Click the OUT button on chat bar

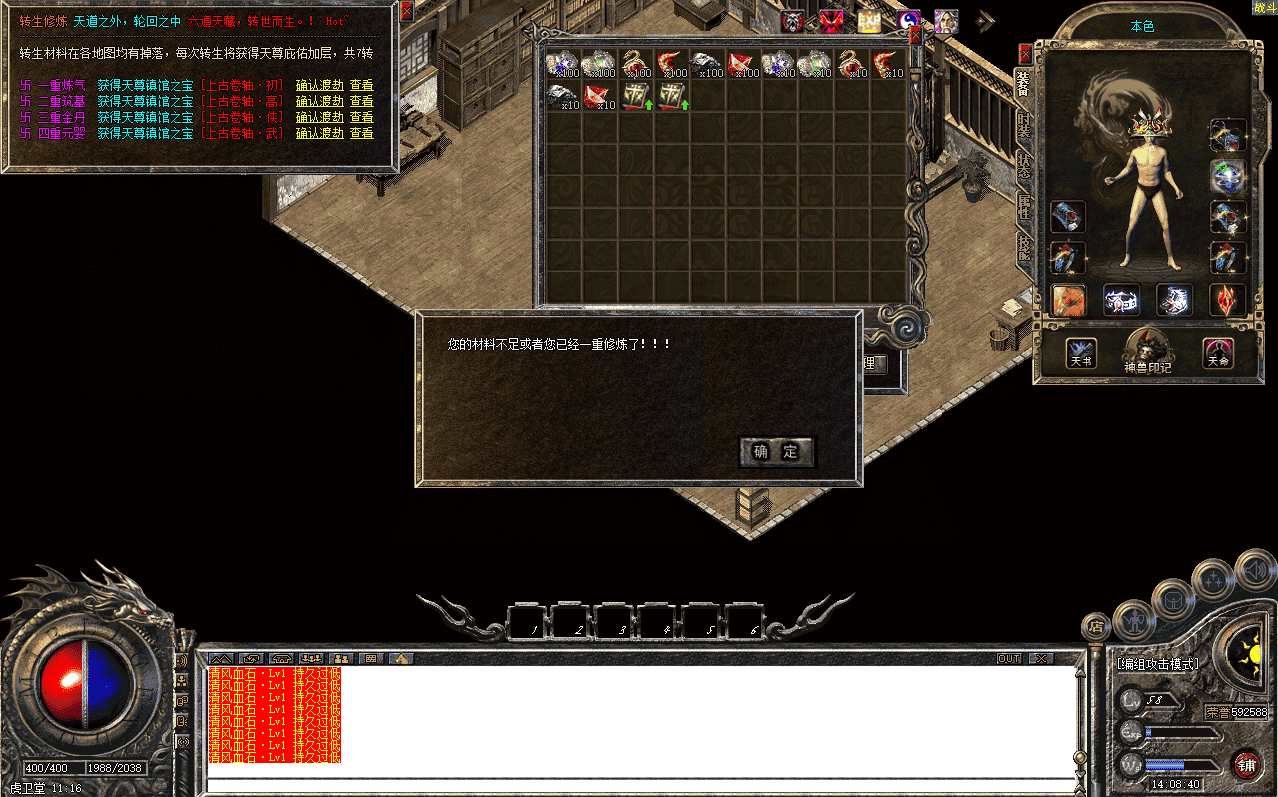coord(1009,658)
